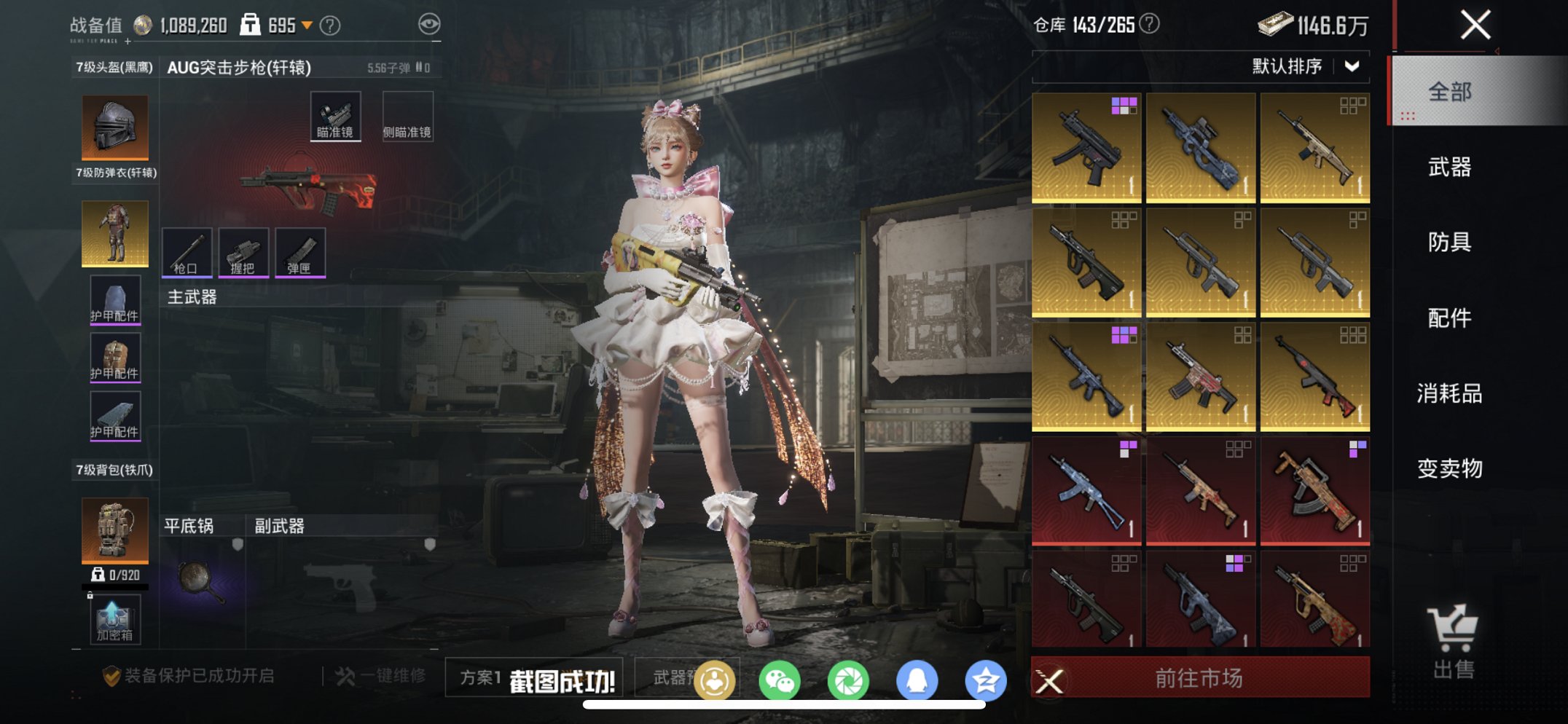Open the level 7 backpack slot
This screenshot has width=1568, height=724.
[115, 530]
